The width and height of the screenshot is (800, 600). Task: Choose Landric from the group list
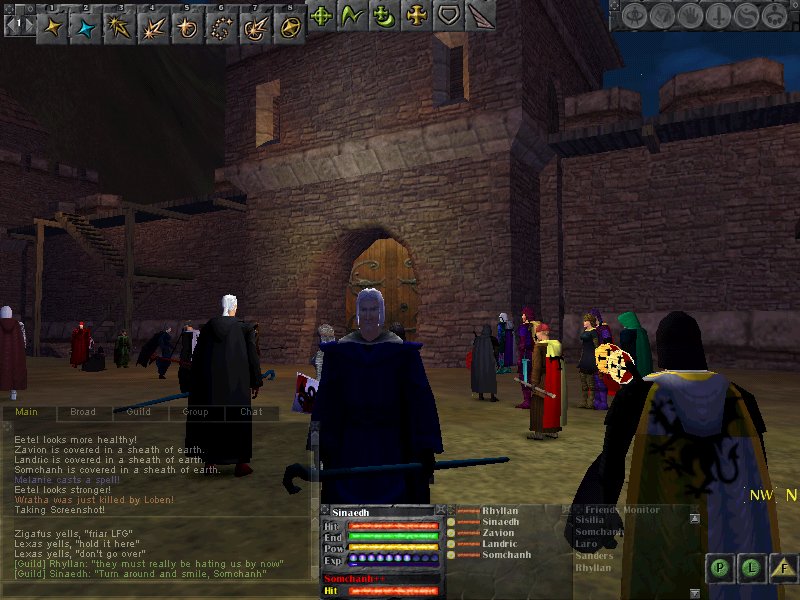pos(500,544)
